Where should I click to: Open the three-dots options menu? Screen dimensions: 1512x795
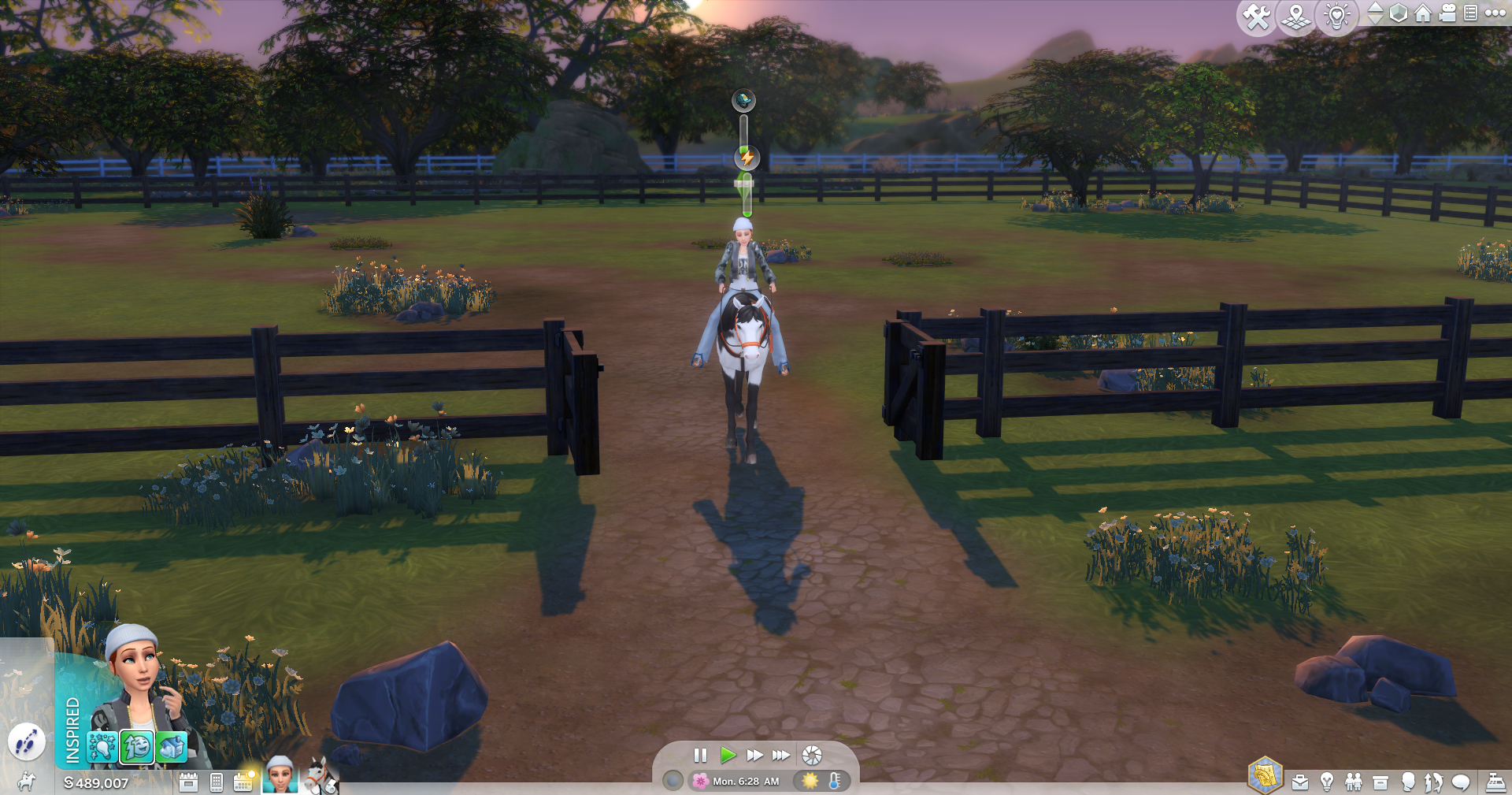1495,13
